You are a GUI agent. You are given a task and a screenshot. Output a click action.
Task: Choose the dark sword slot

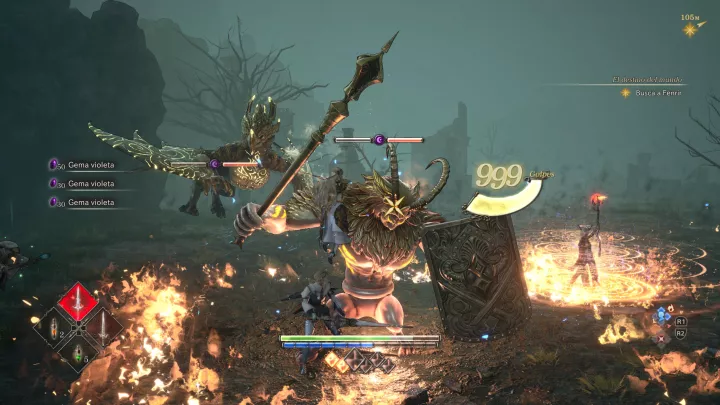pyautogui.click(x=102, y=326)
